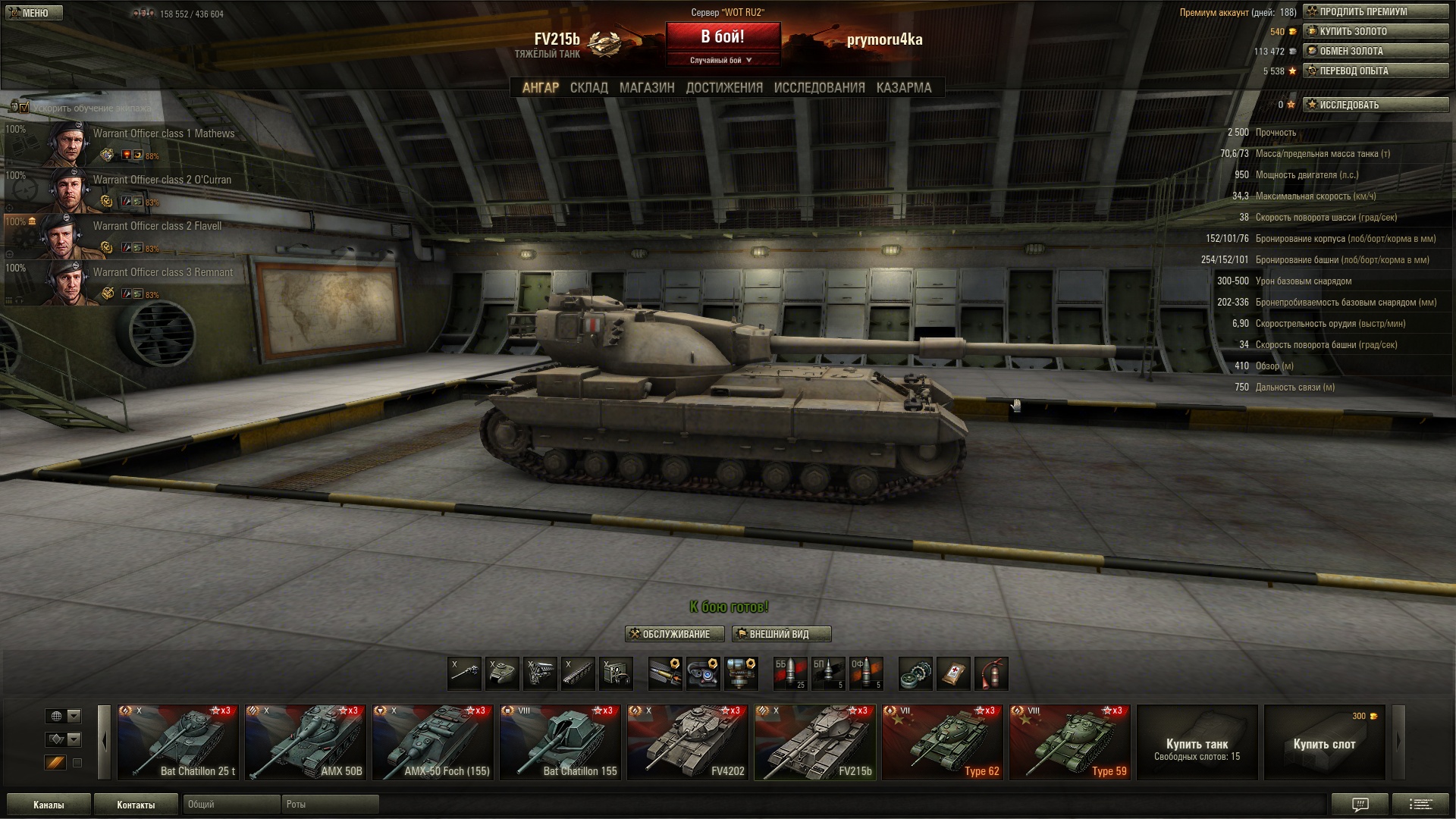Choose КУПИТЬ ЗОЛОТО button
This screenshot has width=1456, height=819.
(1375, 32)
